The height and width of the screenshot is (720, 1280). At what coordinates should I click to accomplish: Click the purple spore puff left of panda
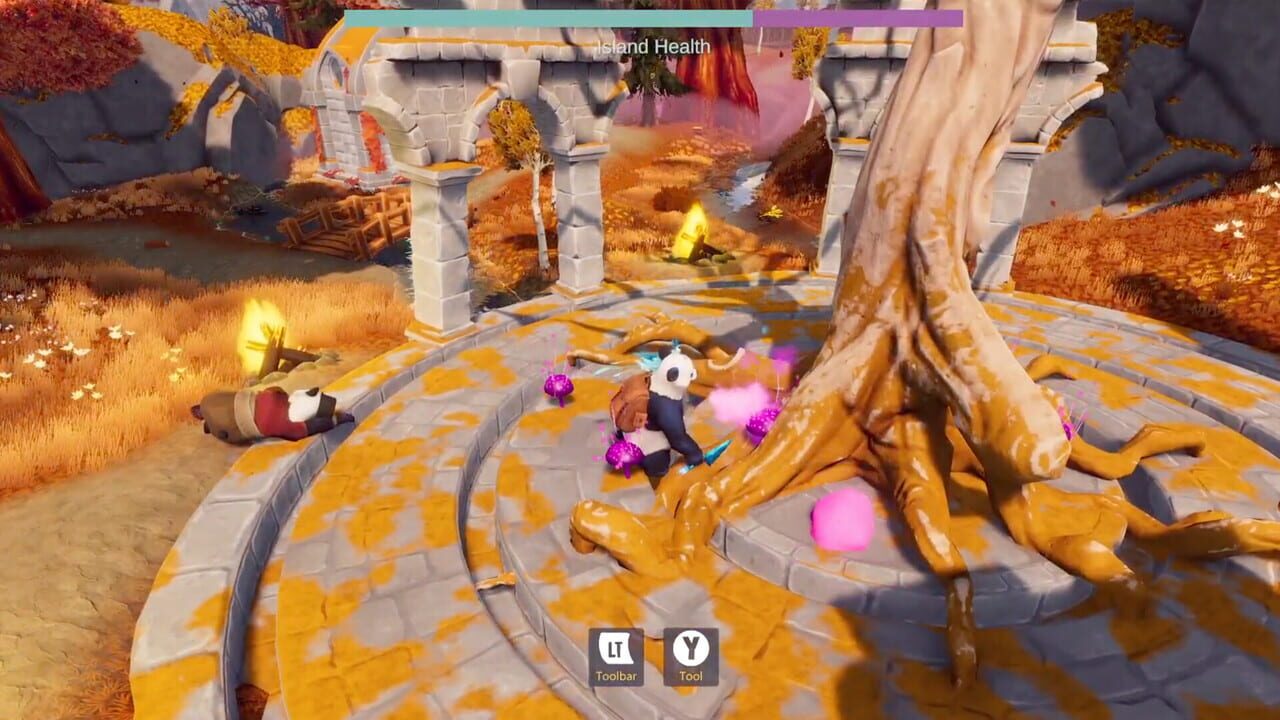tap(623, 455)
